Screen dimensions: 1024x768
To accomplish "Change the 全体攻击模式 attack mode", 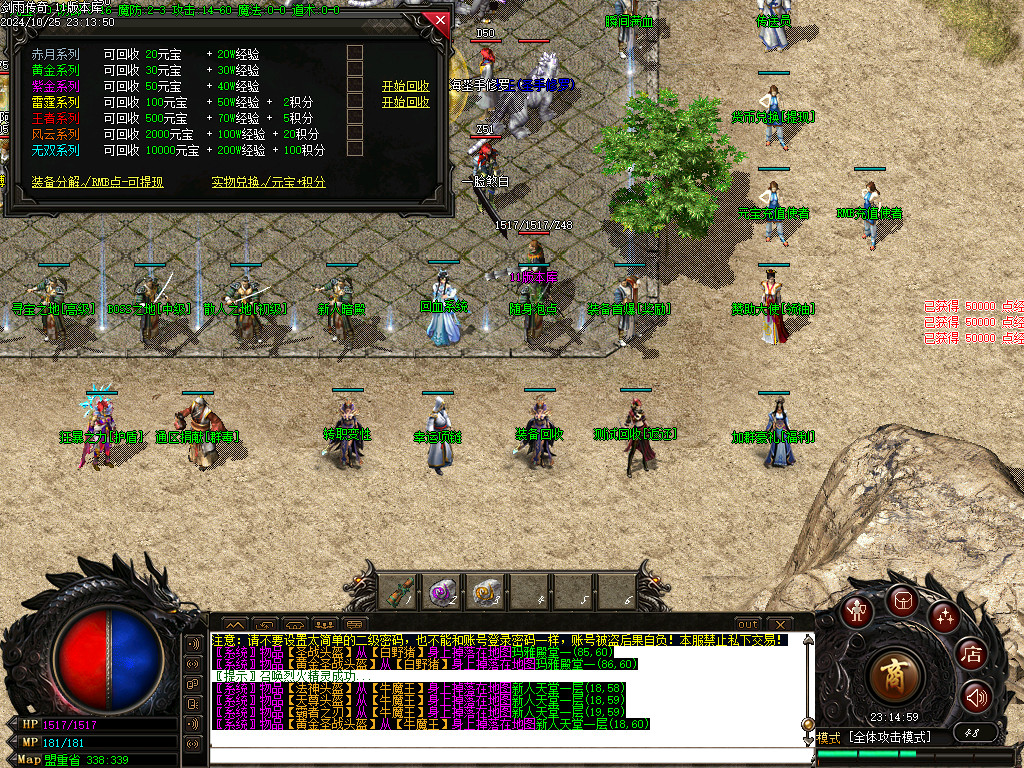I will [890, 737].
